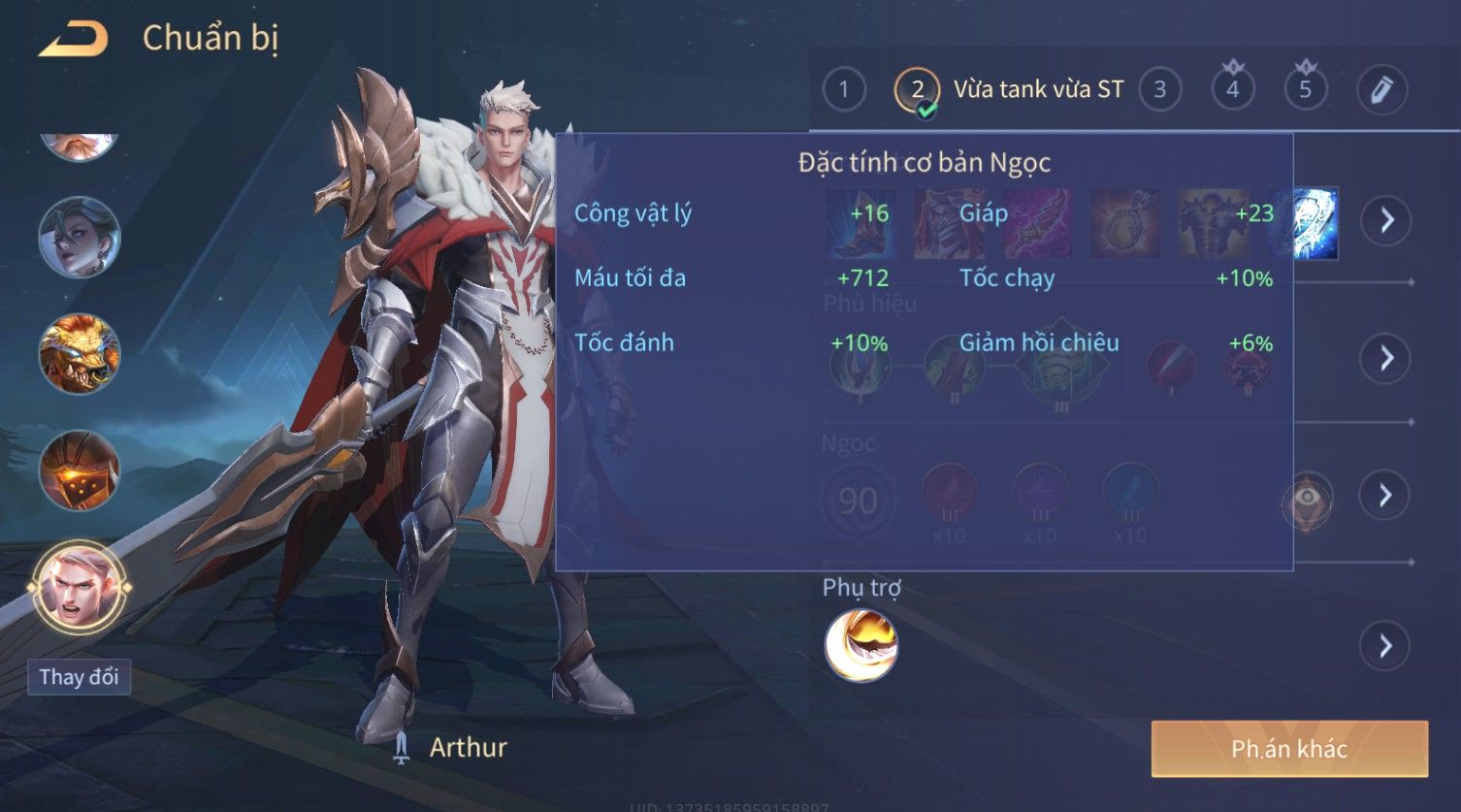Viewport: 1461px width, 812px height.
Task: Select the Phụ trợ support skill icon
Action: tap(860, 645)
